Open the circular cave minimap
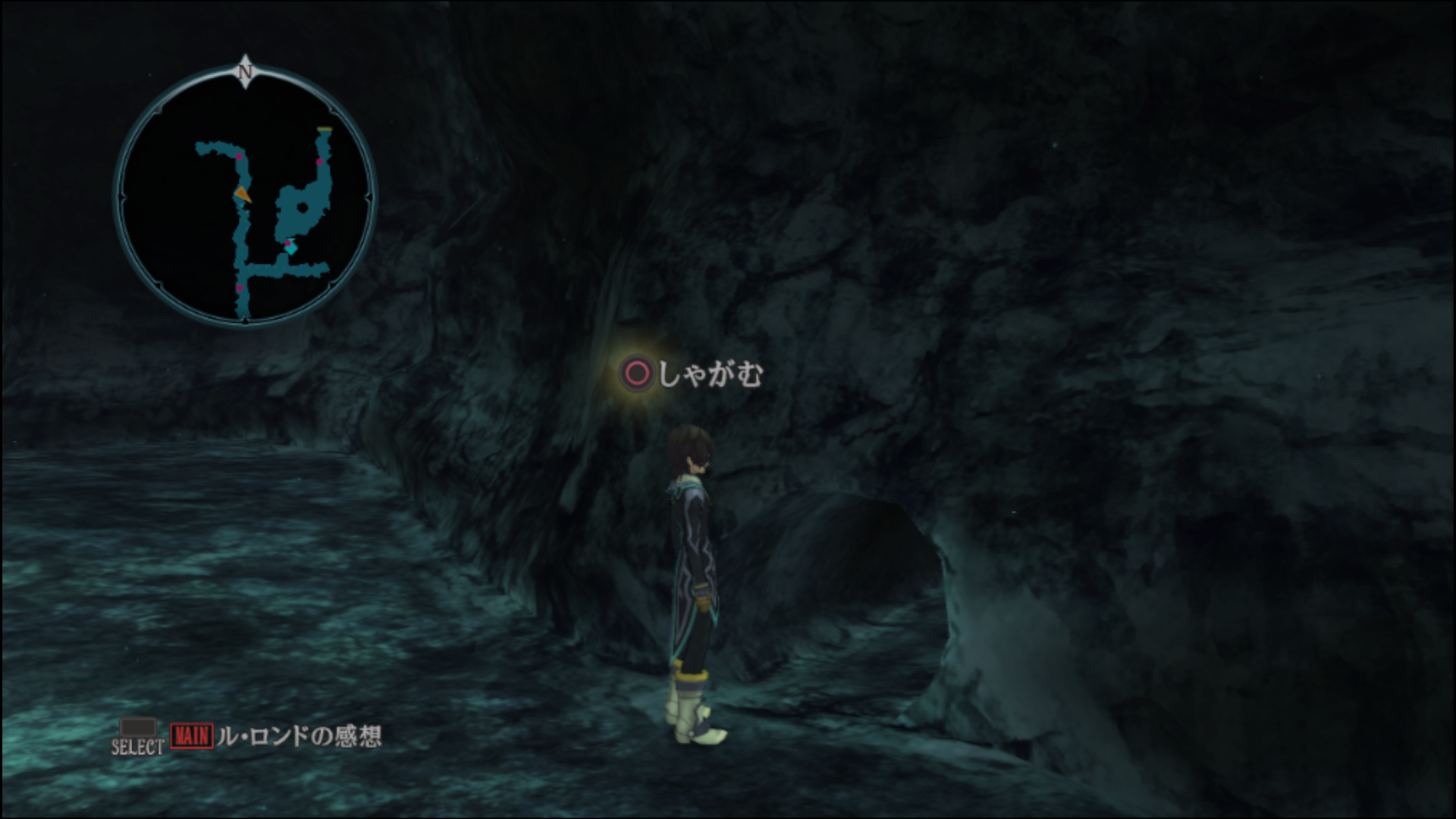Screen dimensions: 1456x819 (244, 196)
